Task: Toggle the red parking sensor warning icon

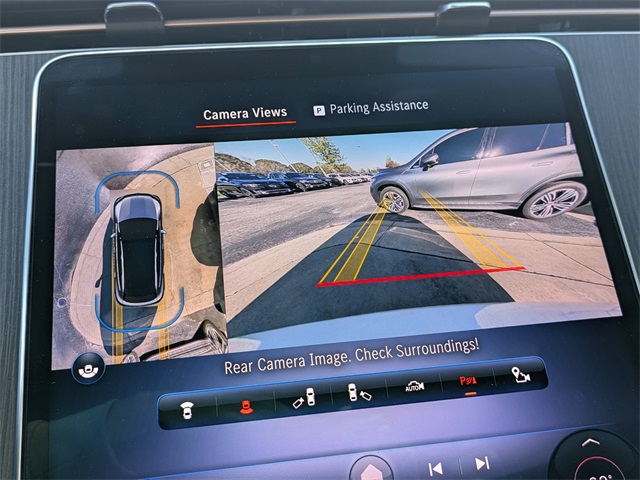Action: click(x=467, y=382)
